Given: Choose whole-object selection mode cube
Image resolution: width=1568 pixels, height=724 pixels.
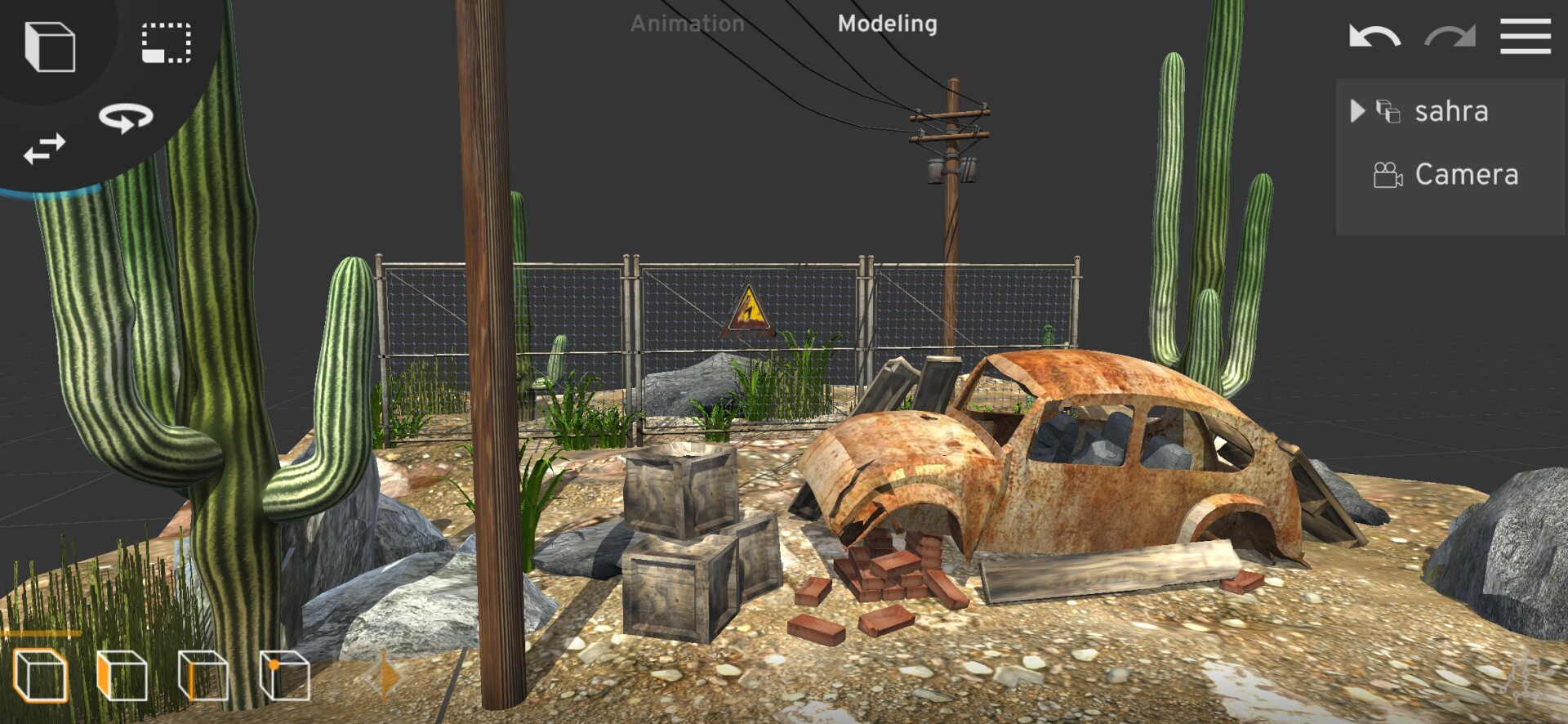Looking at the screenshot, I should 40,676.
